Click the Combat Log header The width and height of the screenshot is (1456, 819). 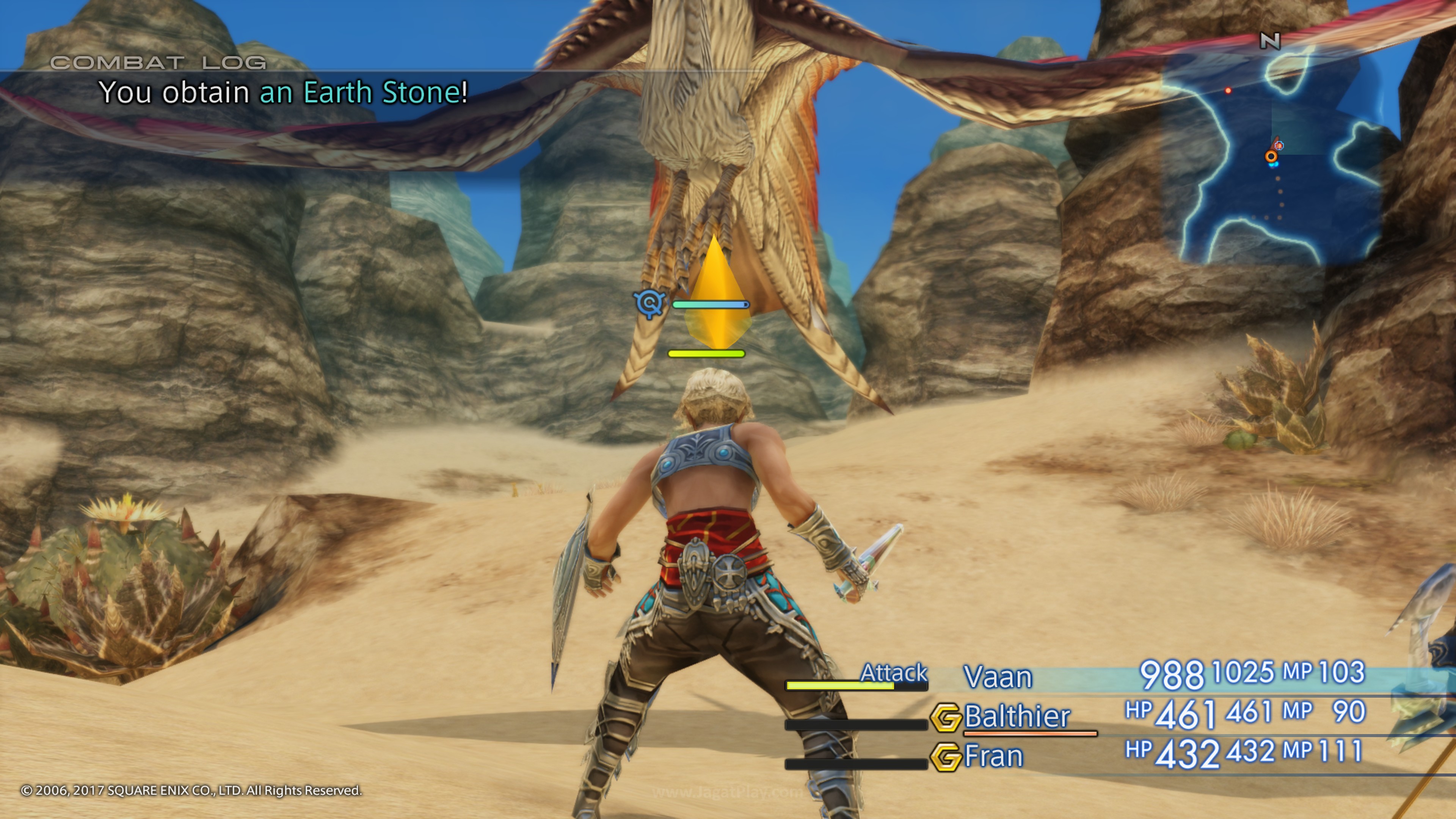158,62
